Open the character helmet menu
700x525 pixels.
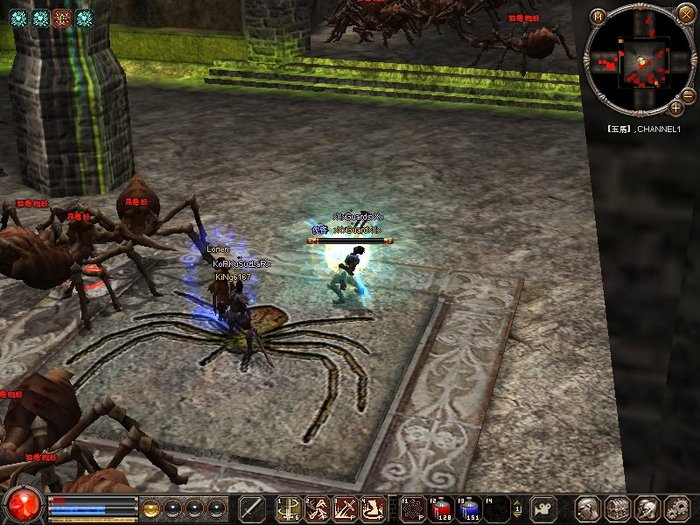click(590, 508)
